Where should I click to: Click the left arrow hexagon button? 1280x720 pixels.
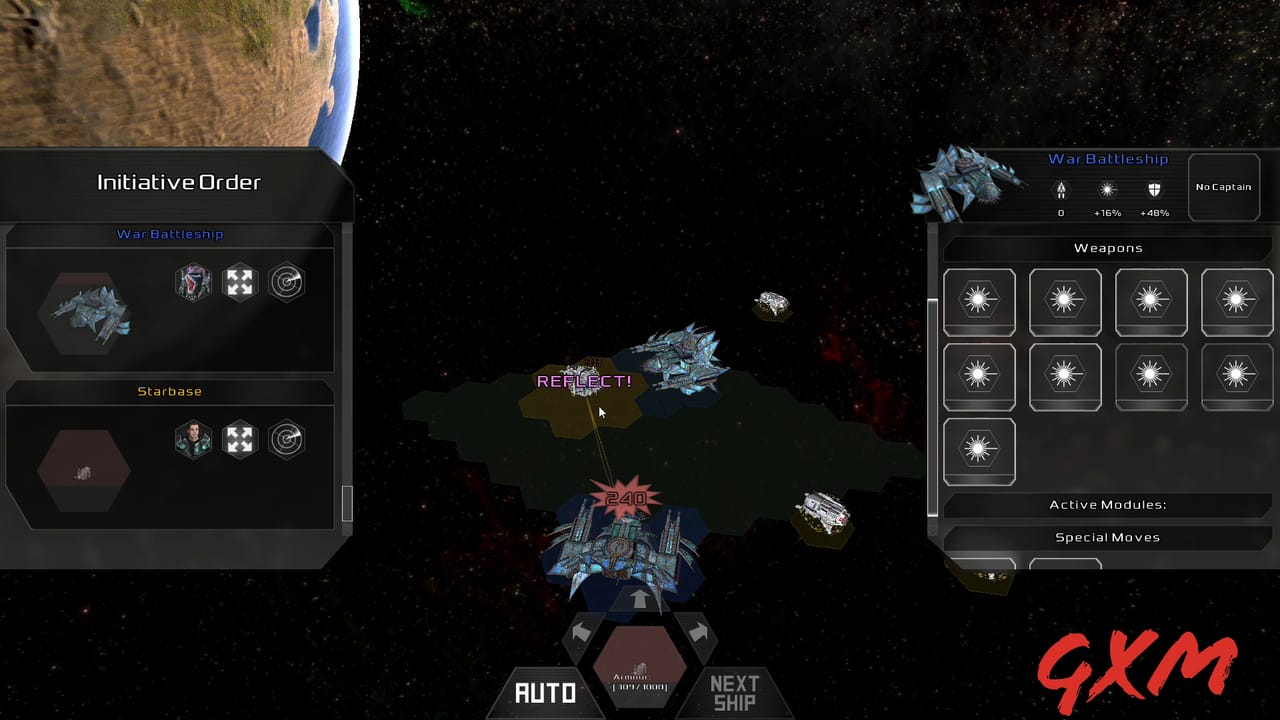(x=582, y=632)
